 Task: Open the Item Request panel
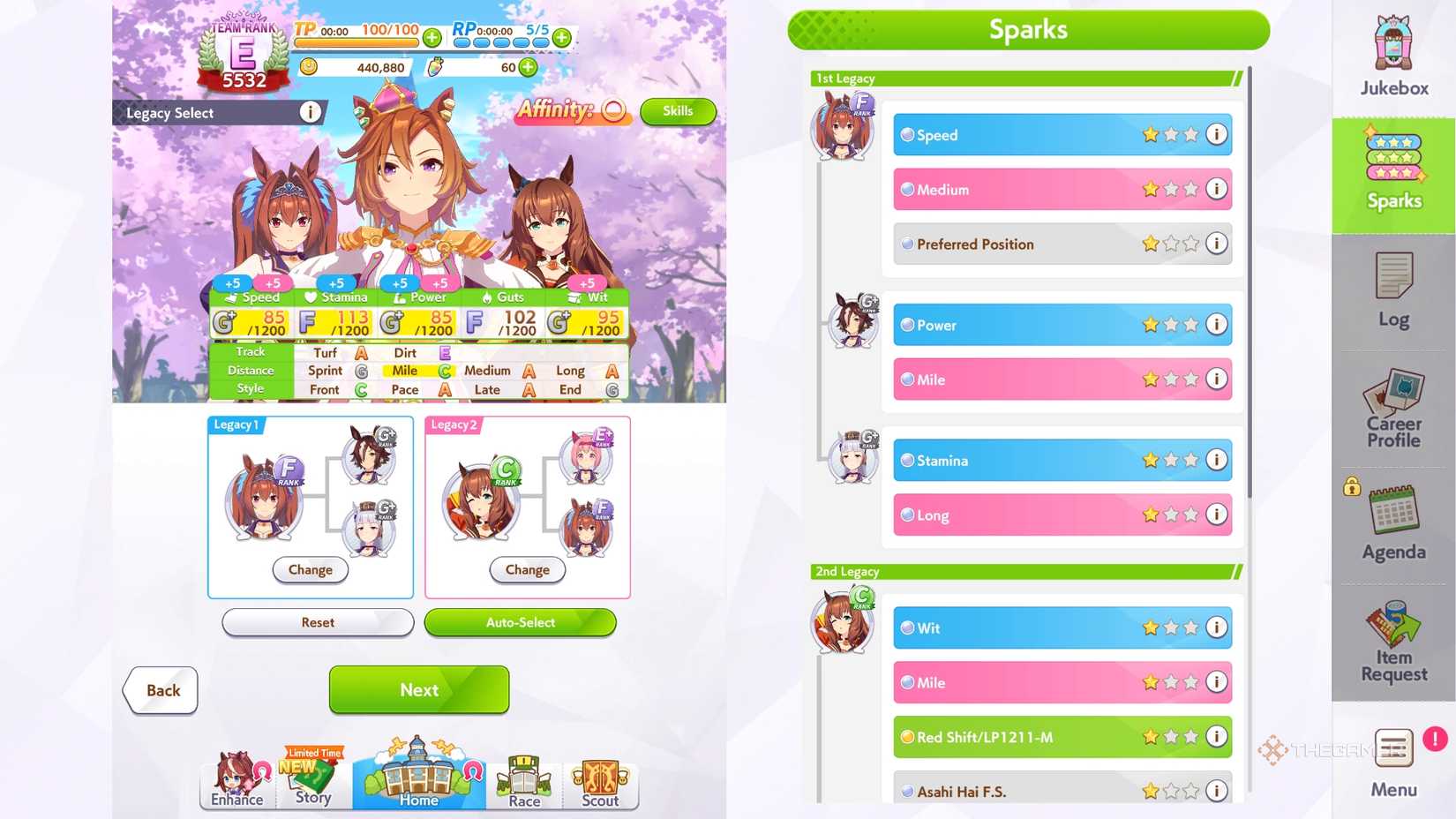pyautogui.click(x=1392, y=642)
